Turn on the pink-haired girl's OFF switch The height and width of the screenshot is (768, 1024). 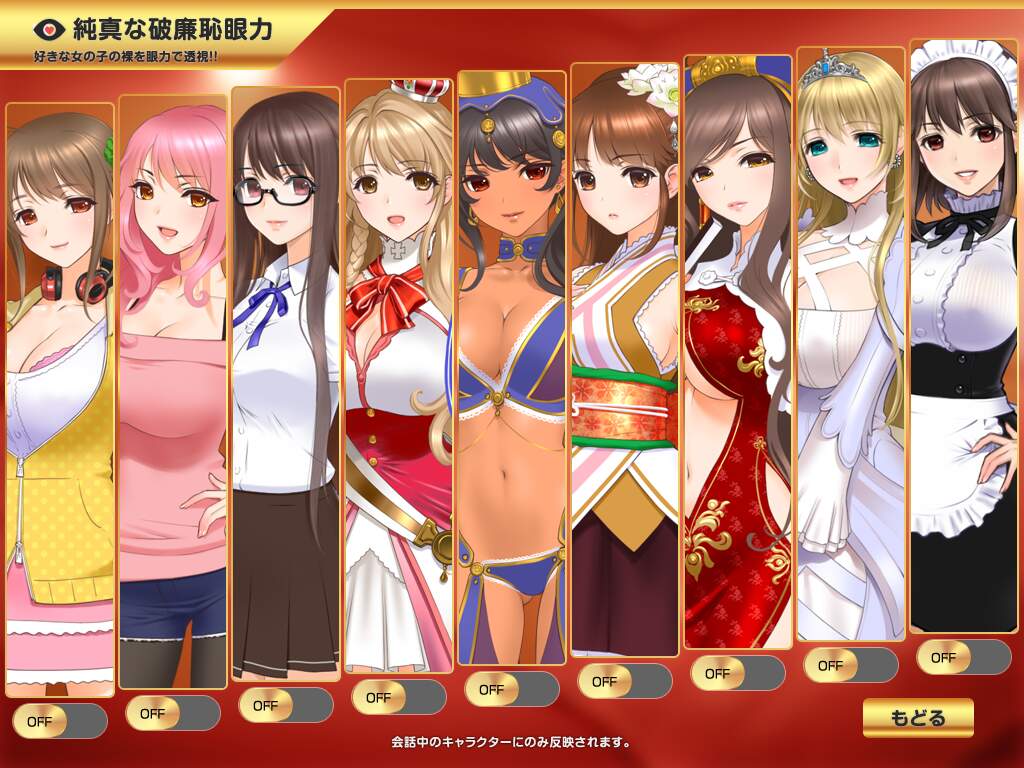(173, 713)
